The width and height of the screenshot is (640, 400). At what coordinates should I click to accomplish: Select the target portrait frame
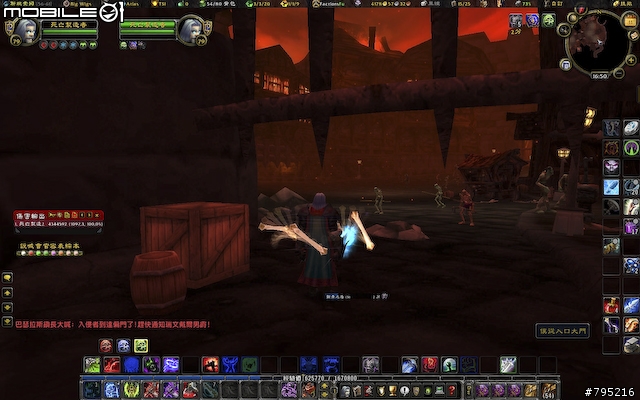pyautogui.click(x=186, y=31)
